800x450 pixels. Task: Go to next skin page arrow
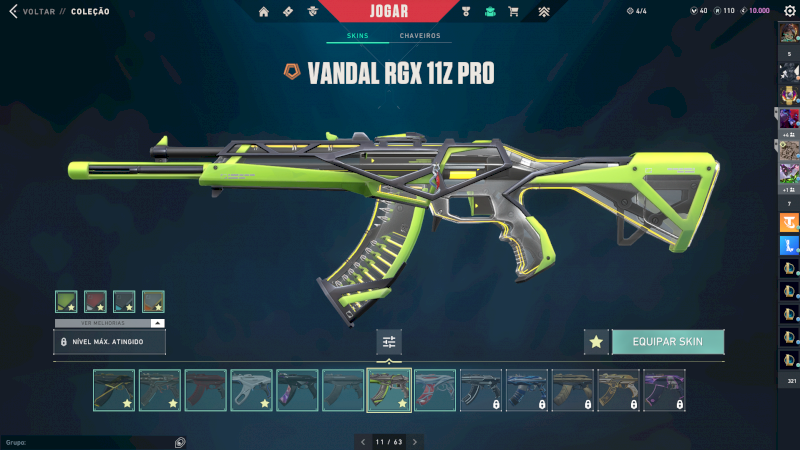[415, 441]
